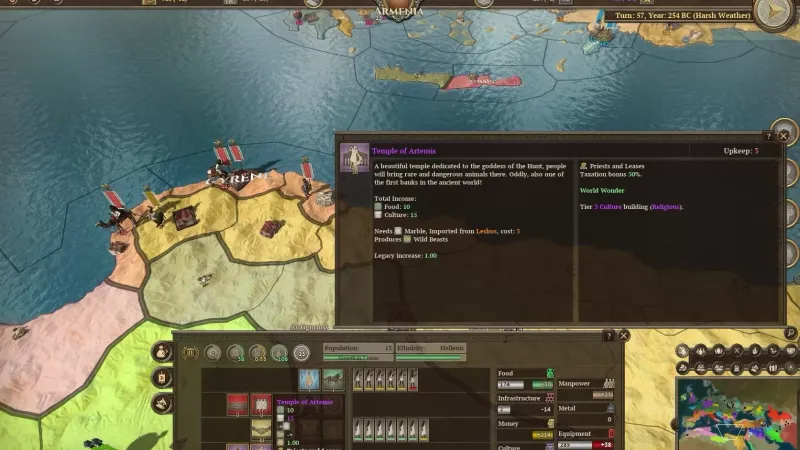The image size is (800, 450).
Task: Open help for the region panel
Action: coord(609,336)
